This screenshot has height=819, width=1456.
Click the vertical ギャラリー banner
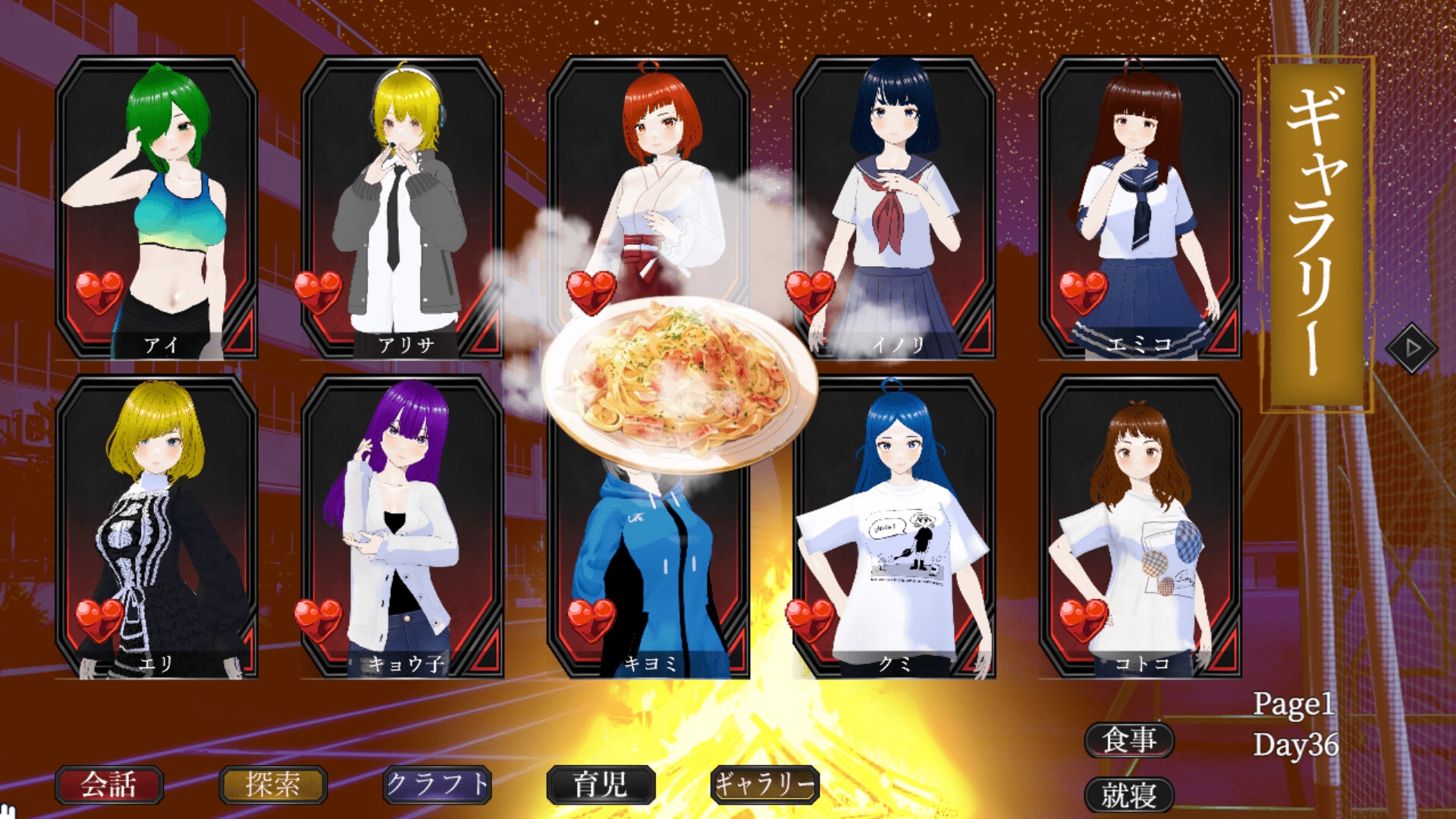coord(1317,234)
